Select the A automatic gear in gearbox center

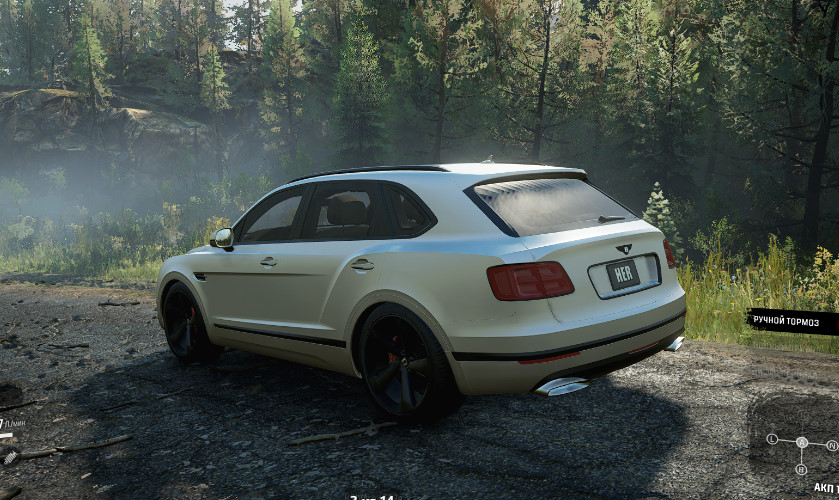[801, 442]
